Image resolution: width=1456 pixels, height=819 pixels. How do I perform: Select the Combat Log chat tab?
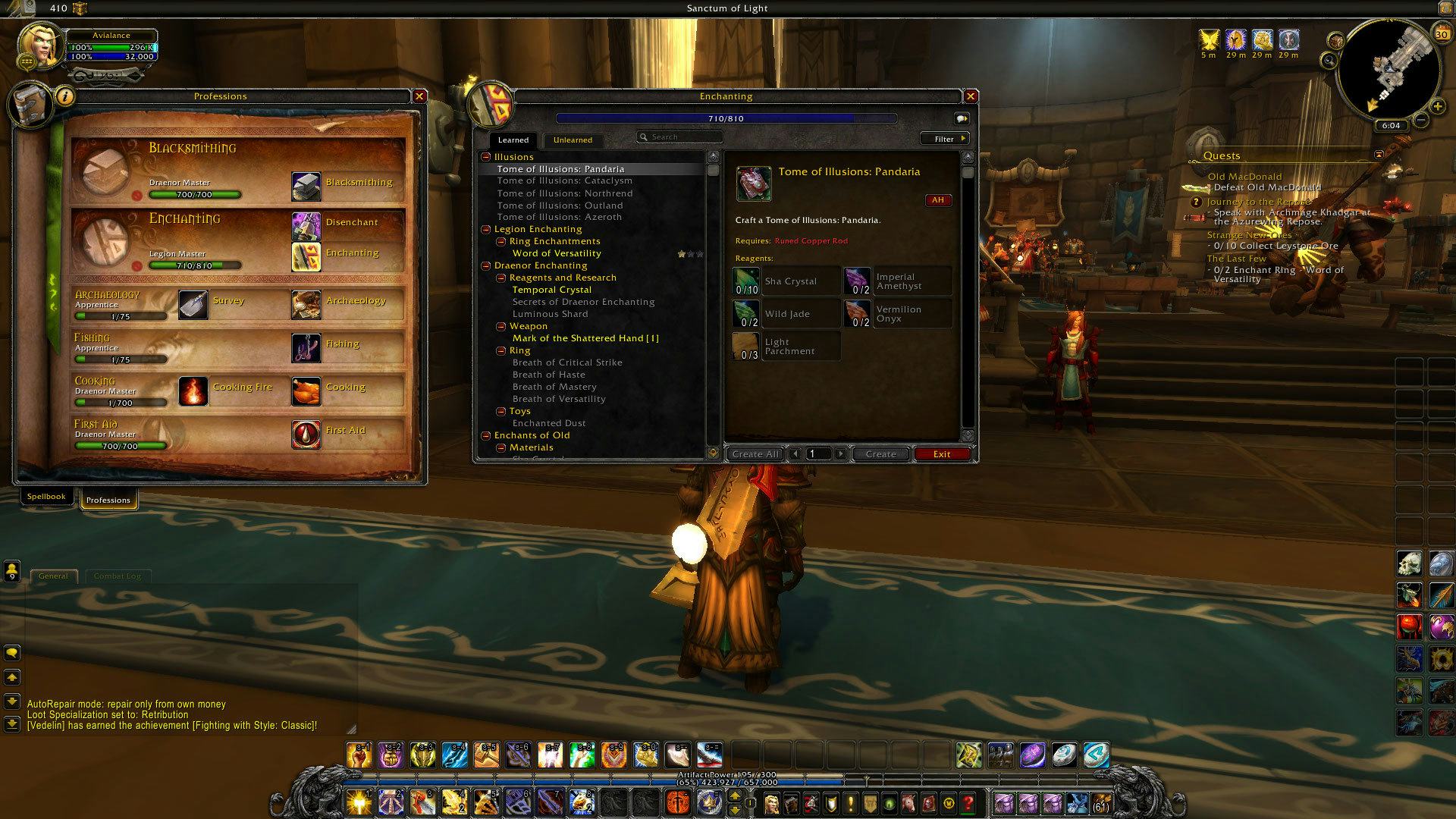[x=118, y=576]
